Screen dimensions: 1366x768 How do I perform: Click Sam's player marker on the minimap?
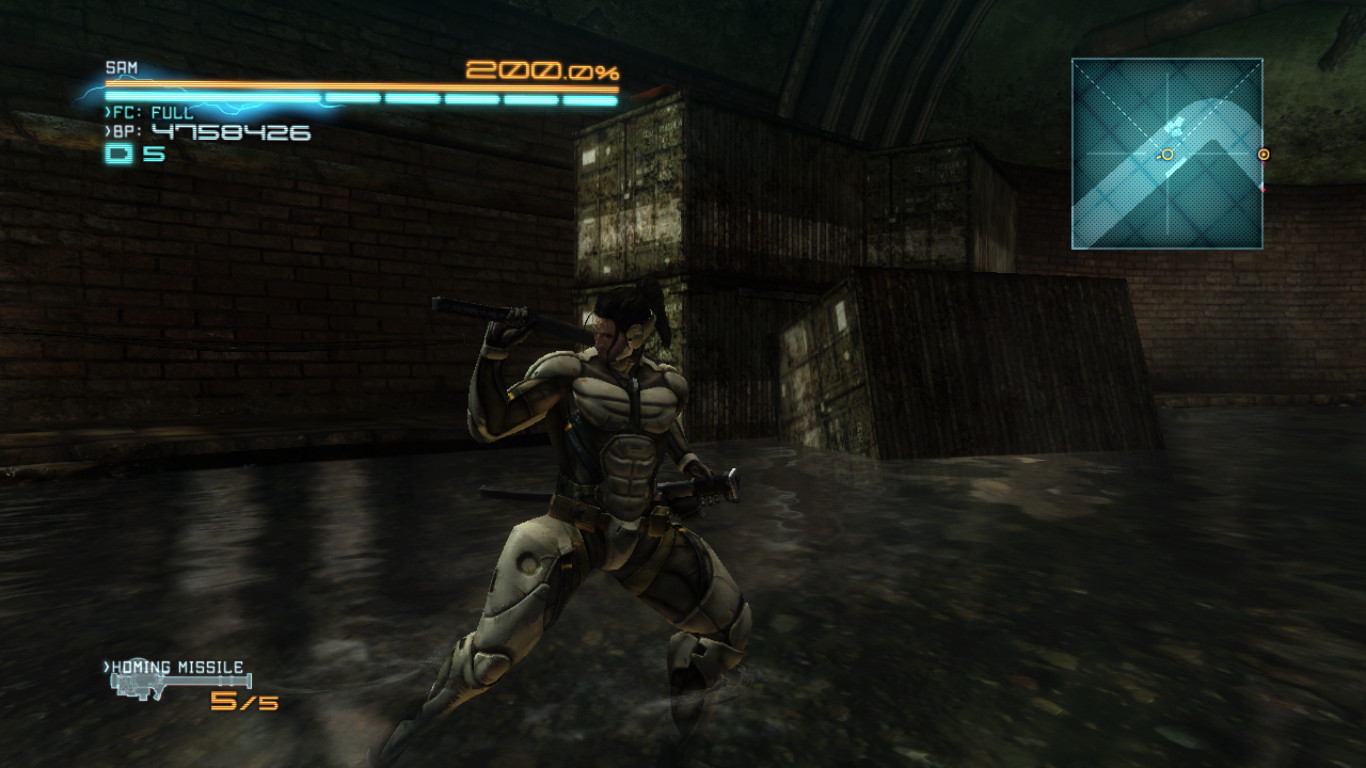click(1167, 154)
